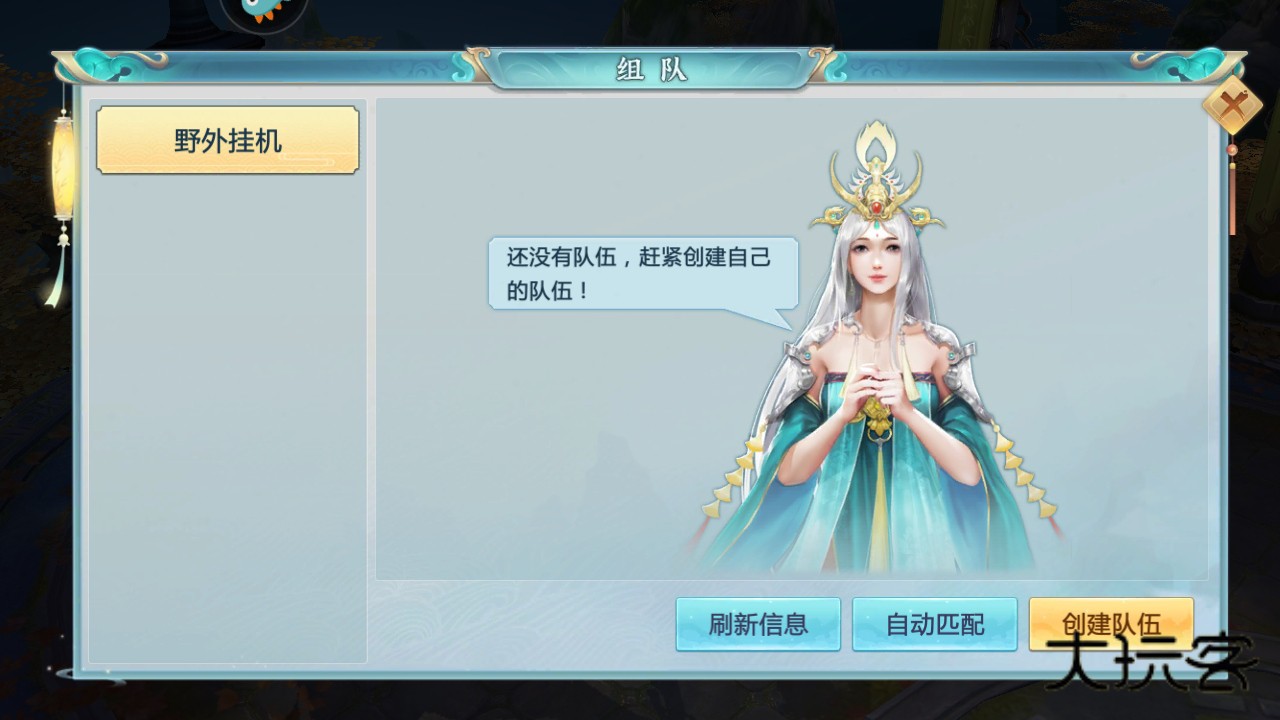Viewport: 1280px width, 720px height.
Task: Tap the left sidebar panel background
Action: 227,400
